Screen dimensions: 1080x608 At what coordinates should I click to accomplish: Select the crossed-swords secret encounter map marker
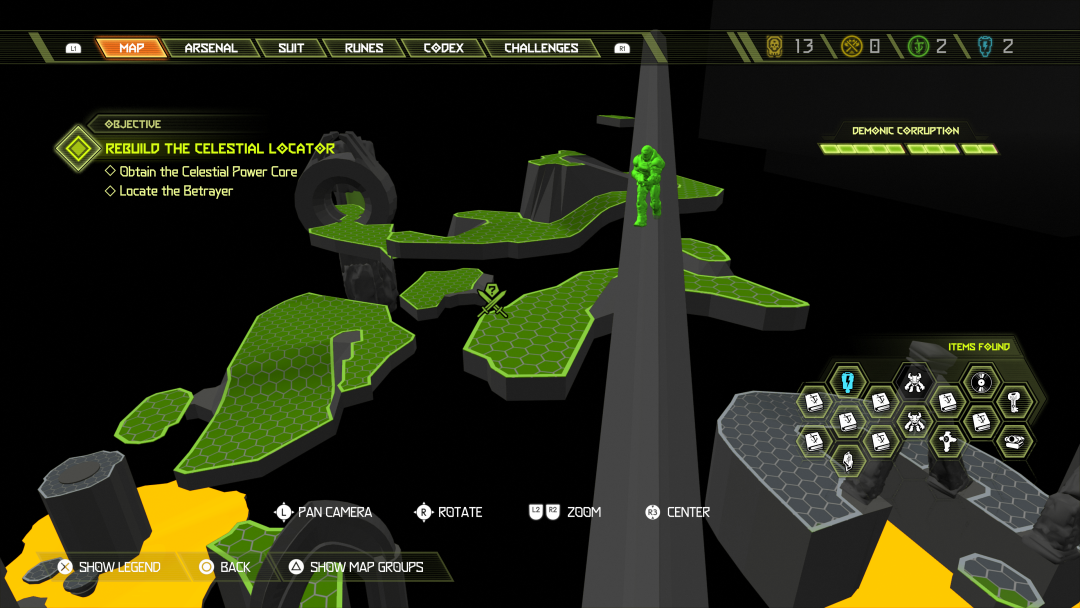tap(492, 300)
